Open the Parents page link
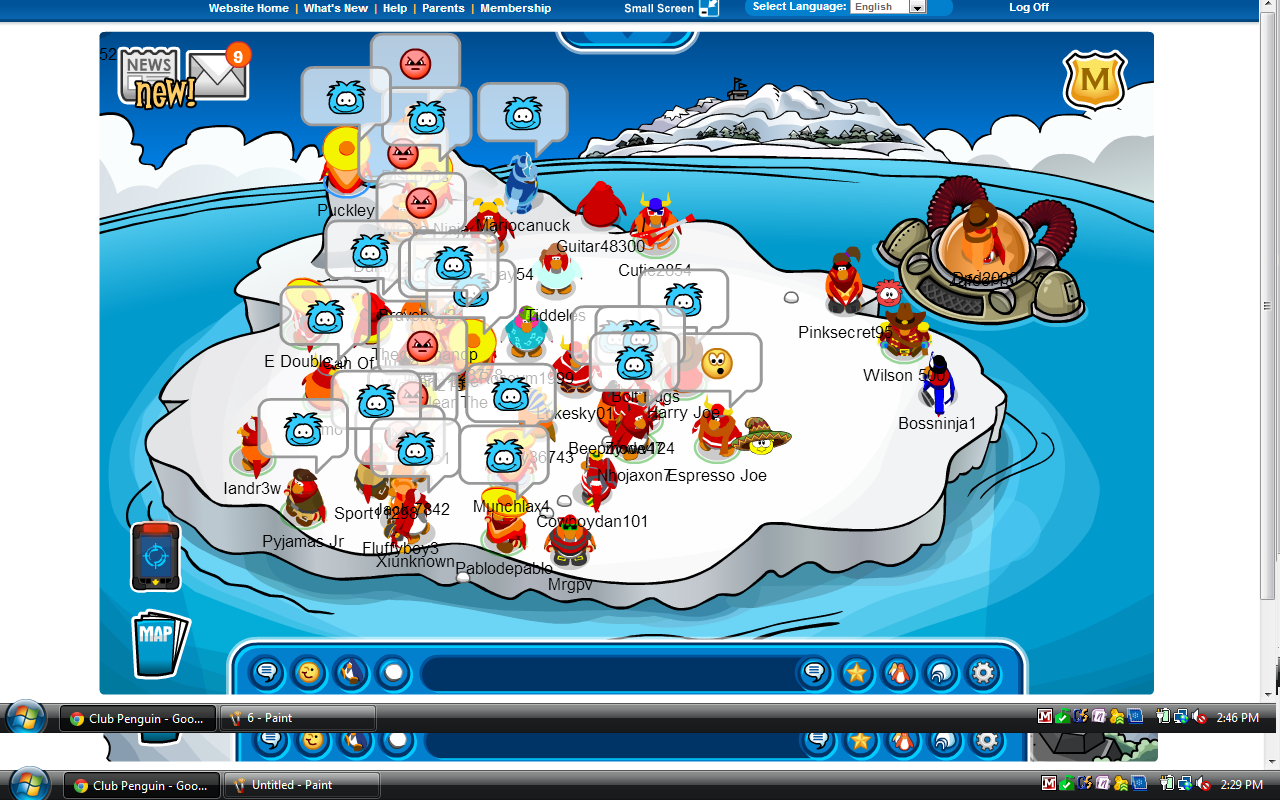 point(443,8)
